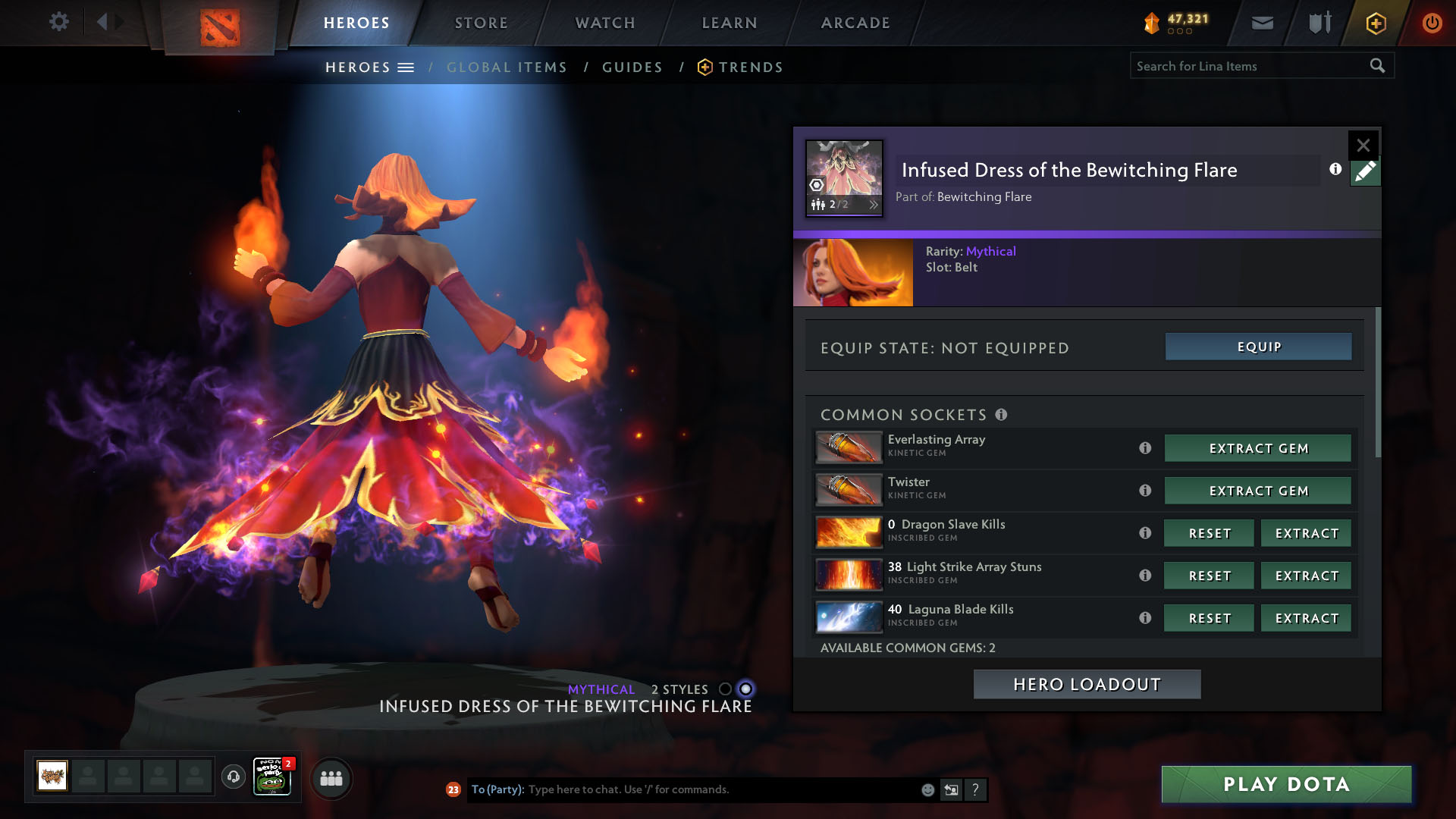Image resolution: width=1456 pixels, height=819 pixels.
Task: Reset the Dragon Slave Kills counter
Action: tap(1209, 533)
